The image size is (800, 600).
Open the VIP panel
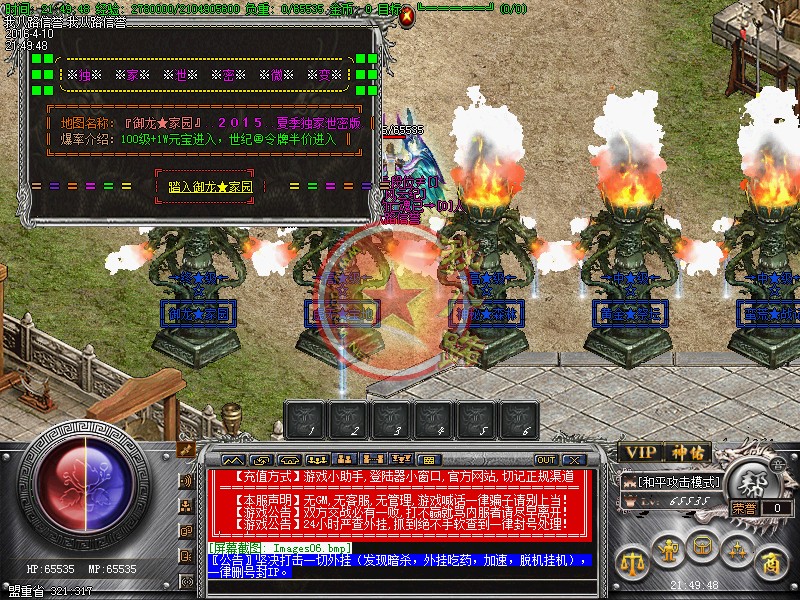pyautogui.click(x=639, y=453)
